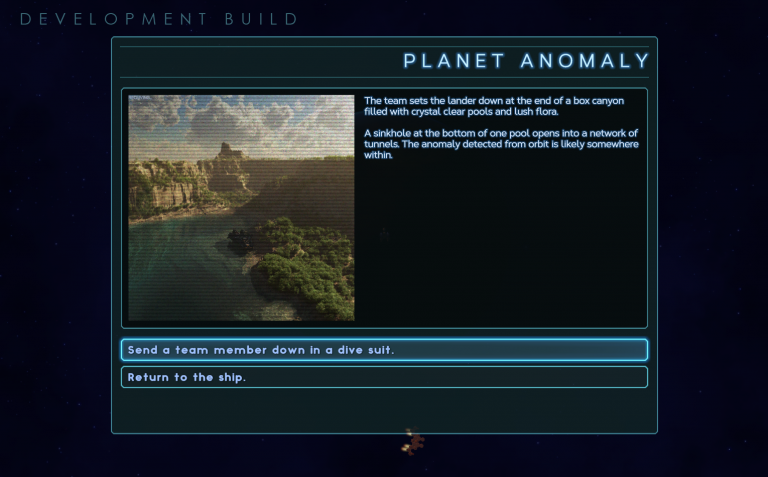Choose "Send a team member down in a dive suit"
Image resolution: width=768 pixels, height=477 pixels.
pyautogui.click(x=384, y=350)
